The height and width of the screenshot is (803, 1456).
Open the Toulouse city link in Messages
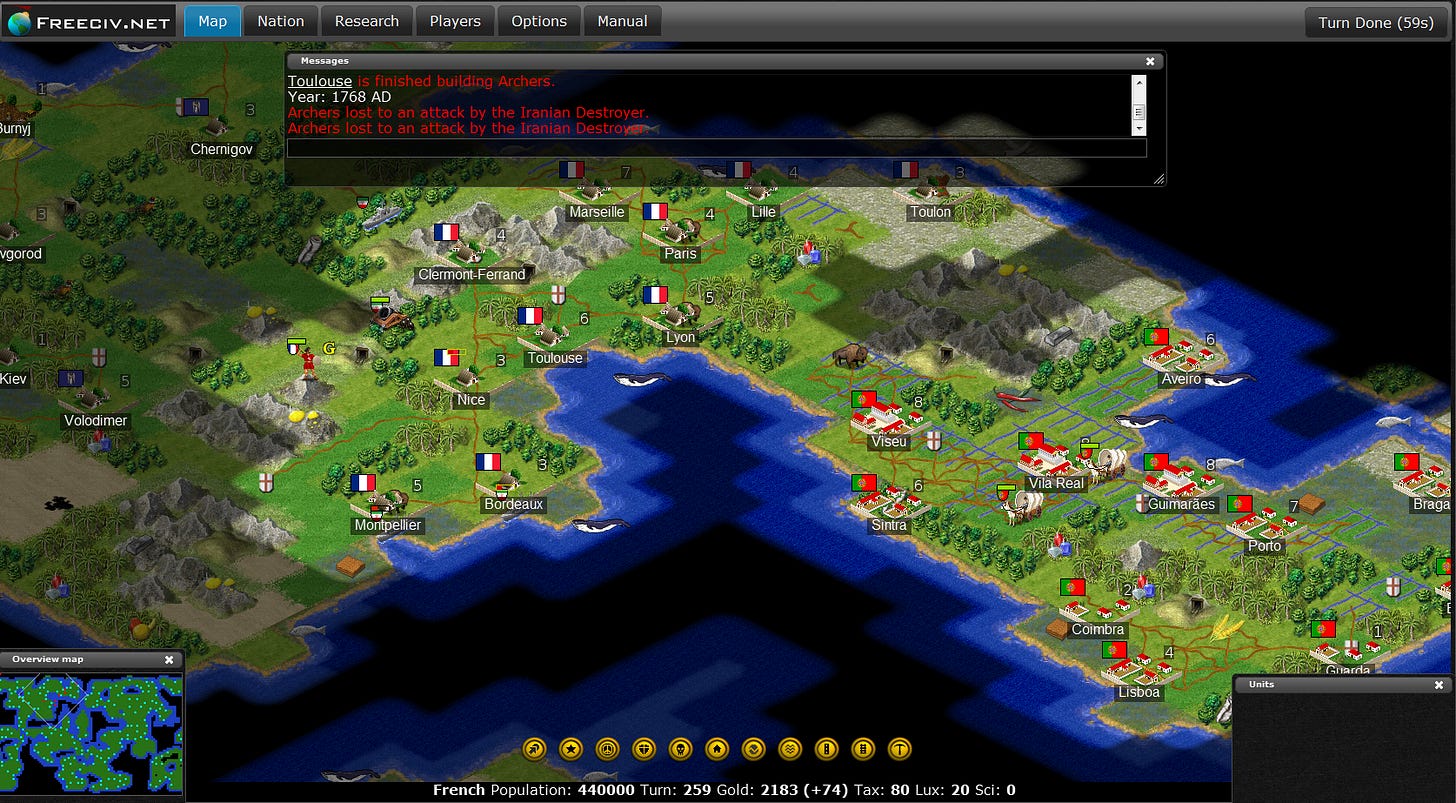pyautogui.click(x=319, y=81)
